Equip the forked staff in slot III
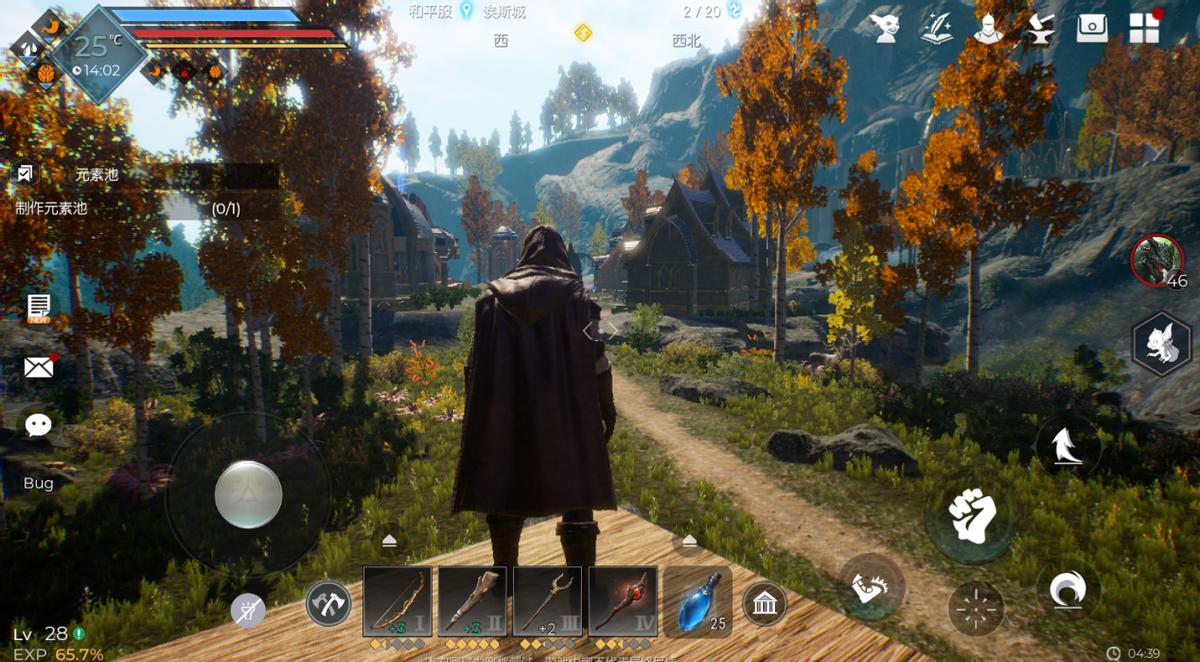The width and height of the screenshot is (1200, 662). [x=547, y=602]
